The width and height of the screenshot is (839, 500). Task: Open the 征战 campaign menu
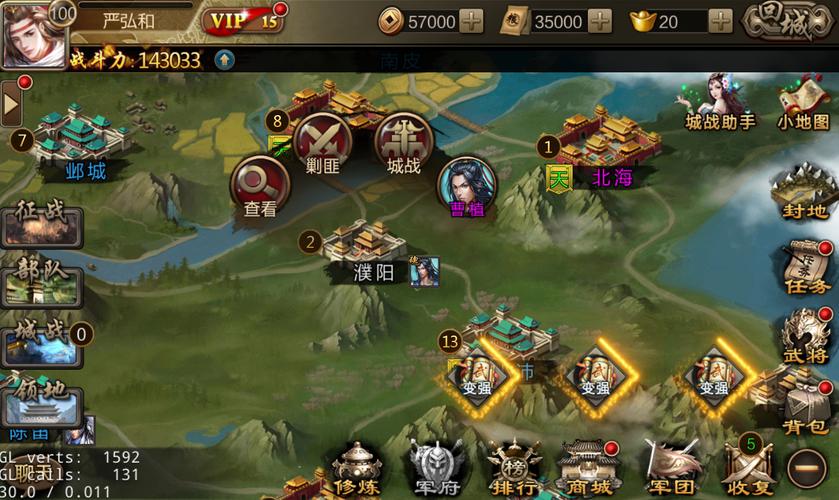point(40,223)
